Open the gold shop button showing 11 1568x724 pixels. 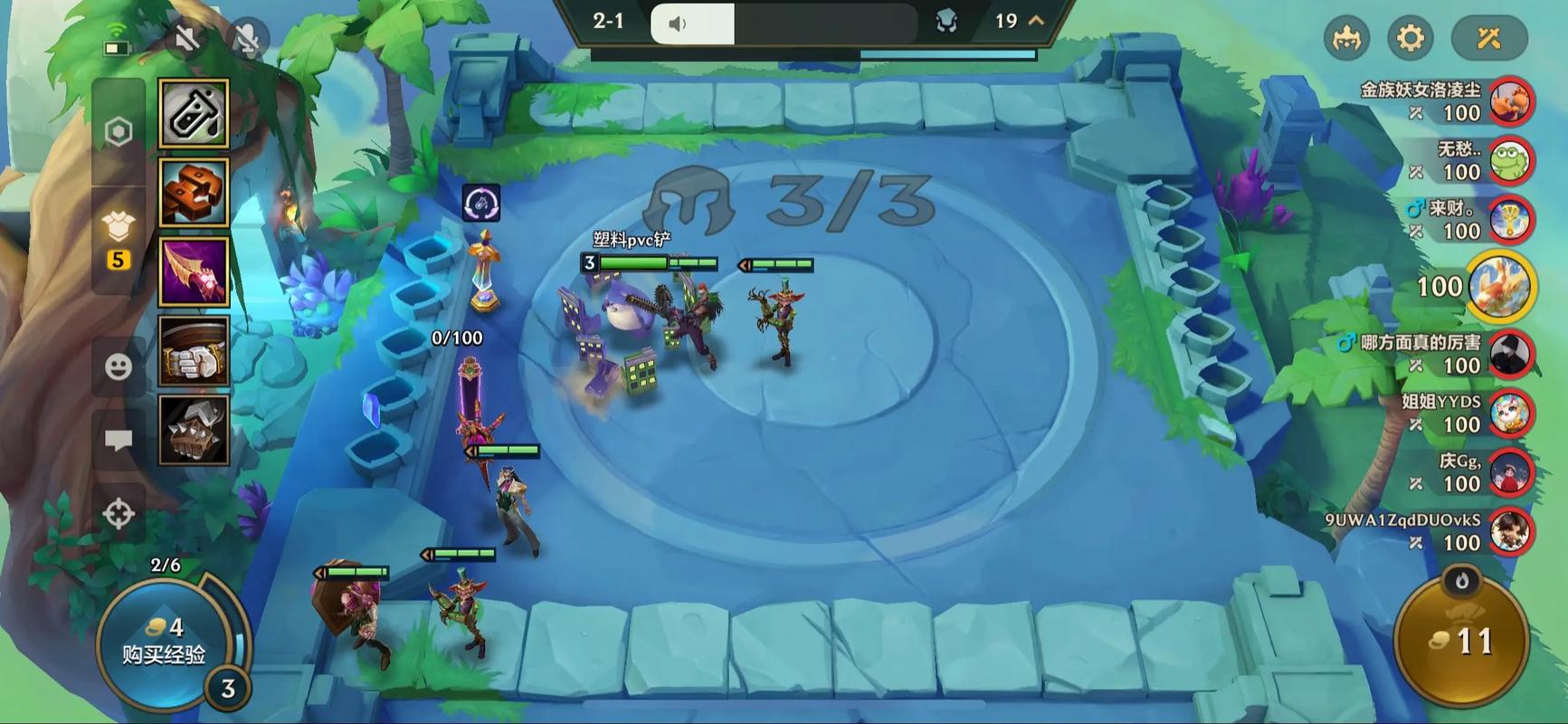point(1461,641)
